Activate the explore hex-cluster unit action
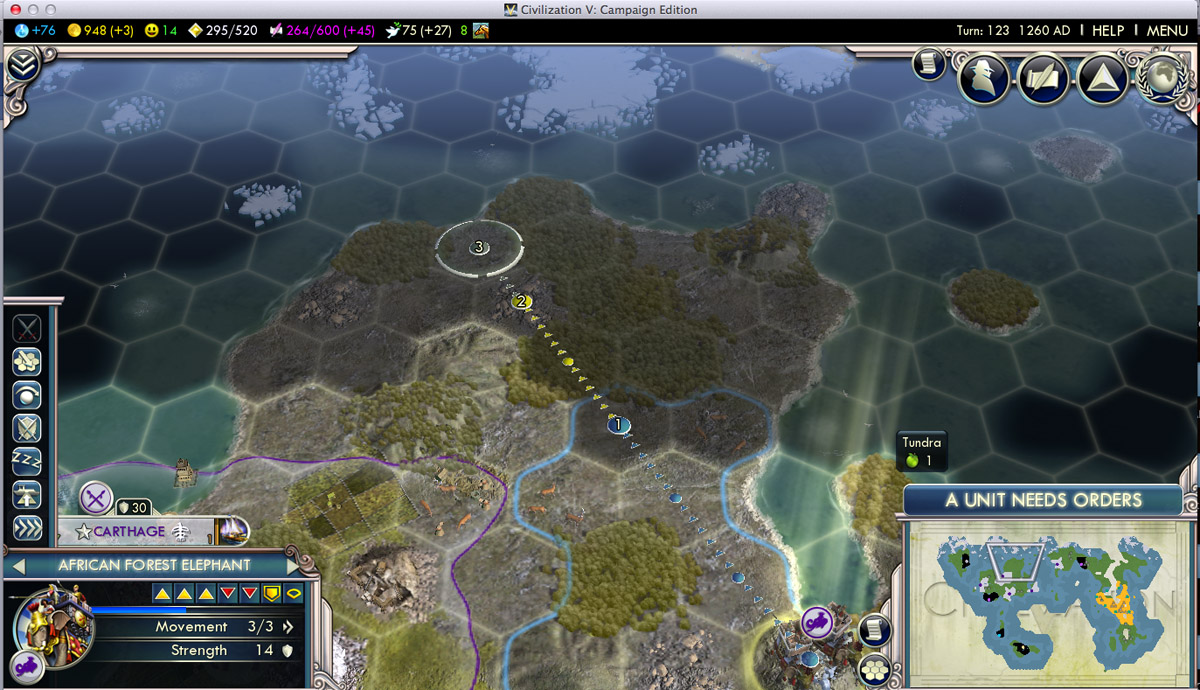 click(x=27, y=362)
